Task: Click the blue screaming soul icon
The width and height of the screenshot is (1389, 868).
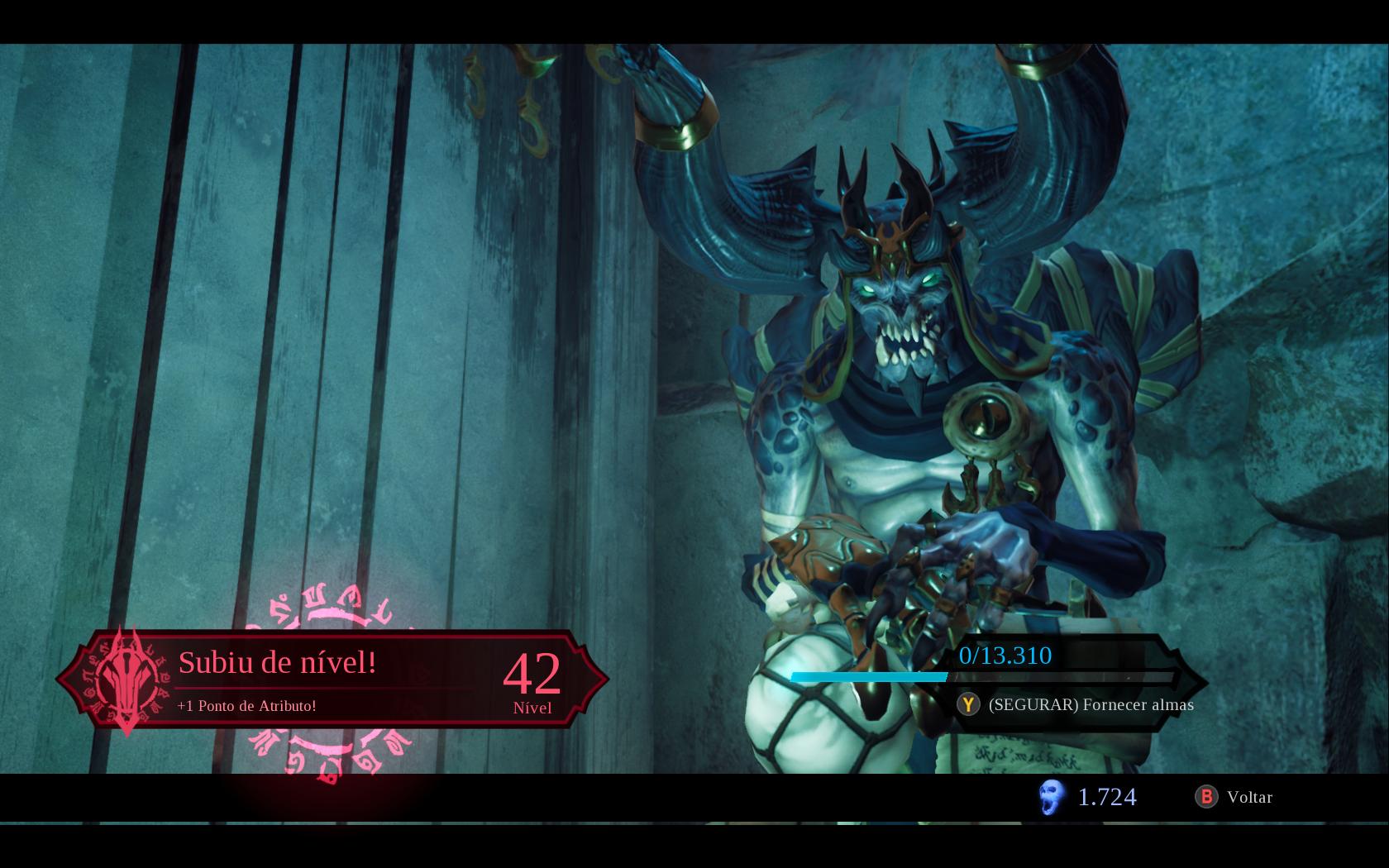Action: pos(1052,797)
